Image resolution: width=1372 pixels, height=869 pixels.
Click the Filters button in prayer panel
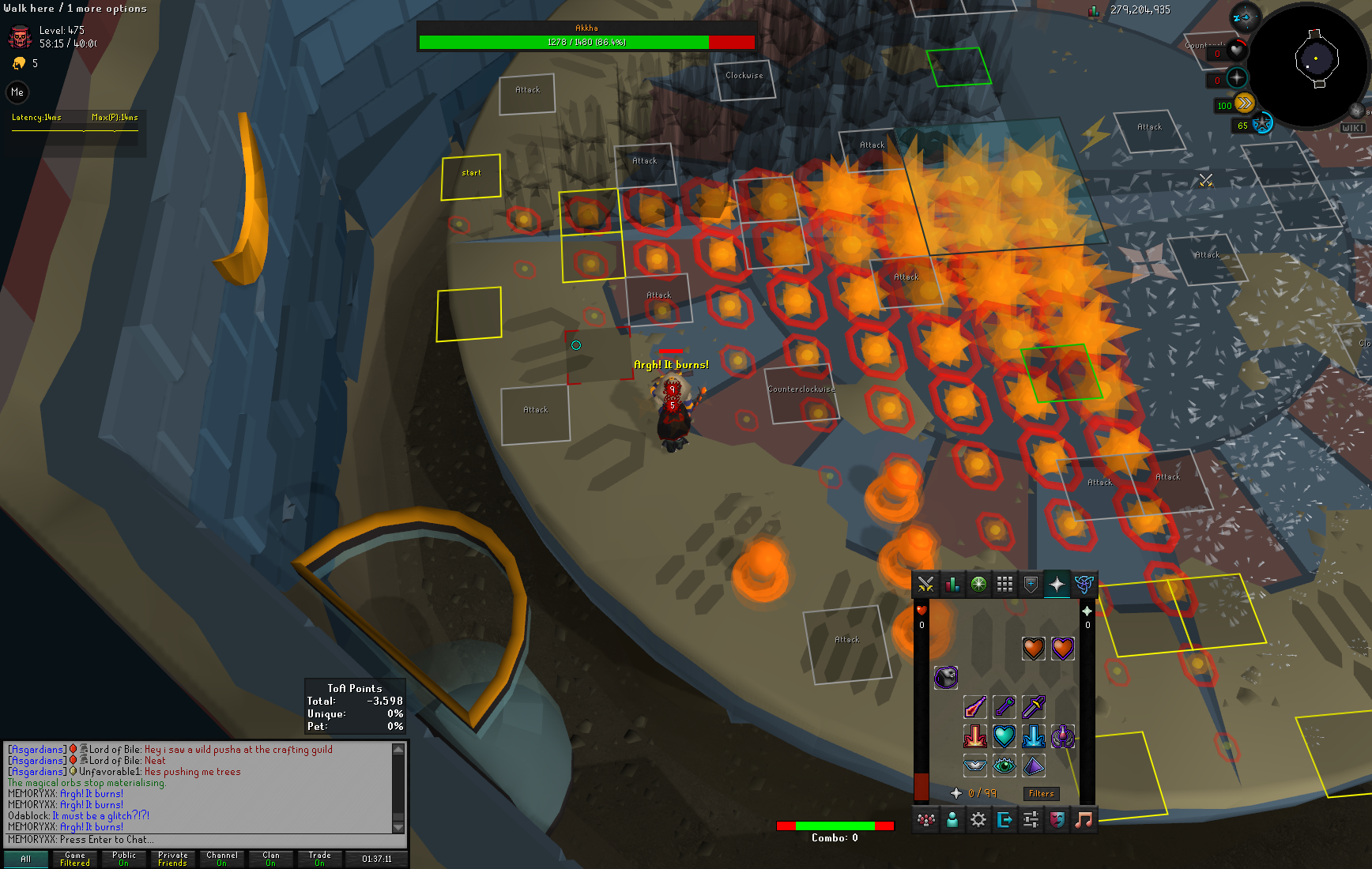pyautogui.click(x=1041, y=793)
